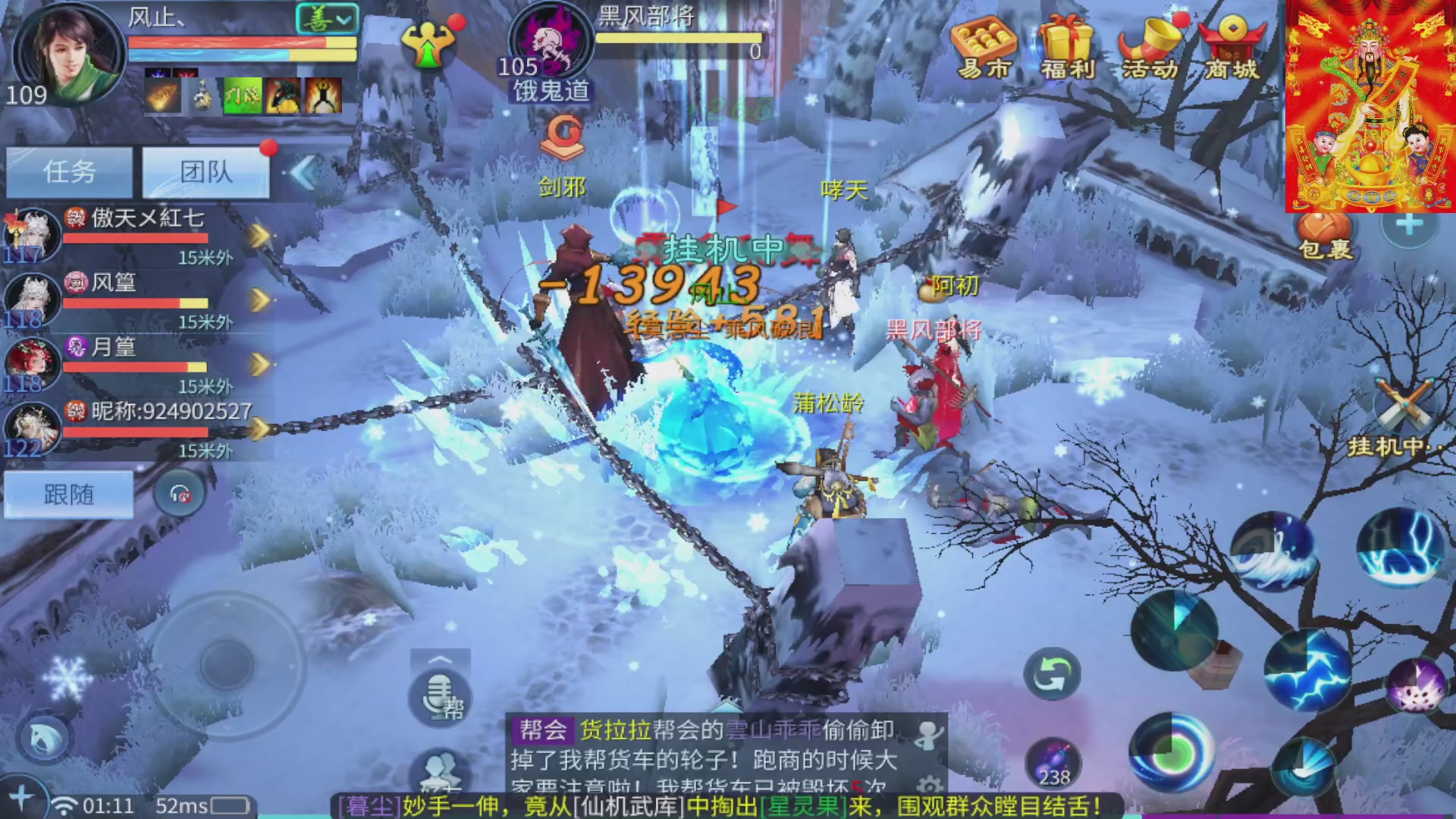Toggle the headset voice listening icon
The image size is (1456, 819).
point(180,494)
